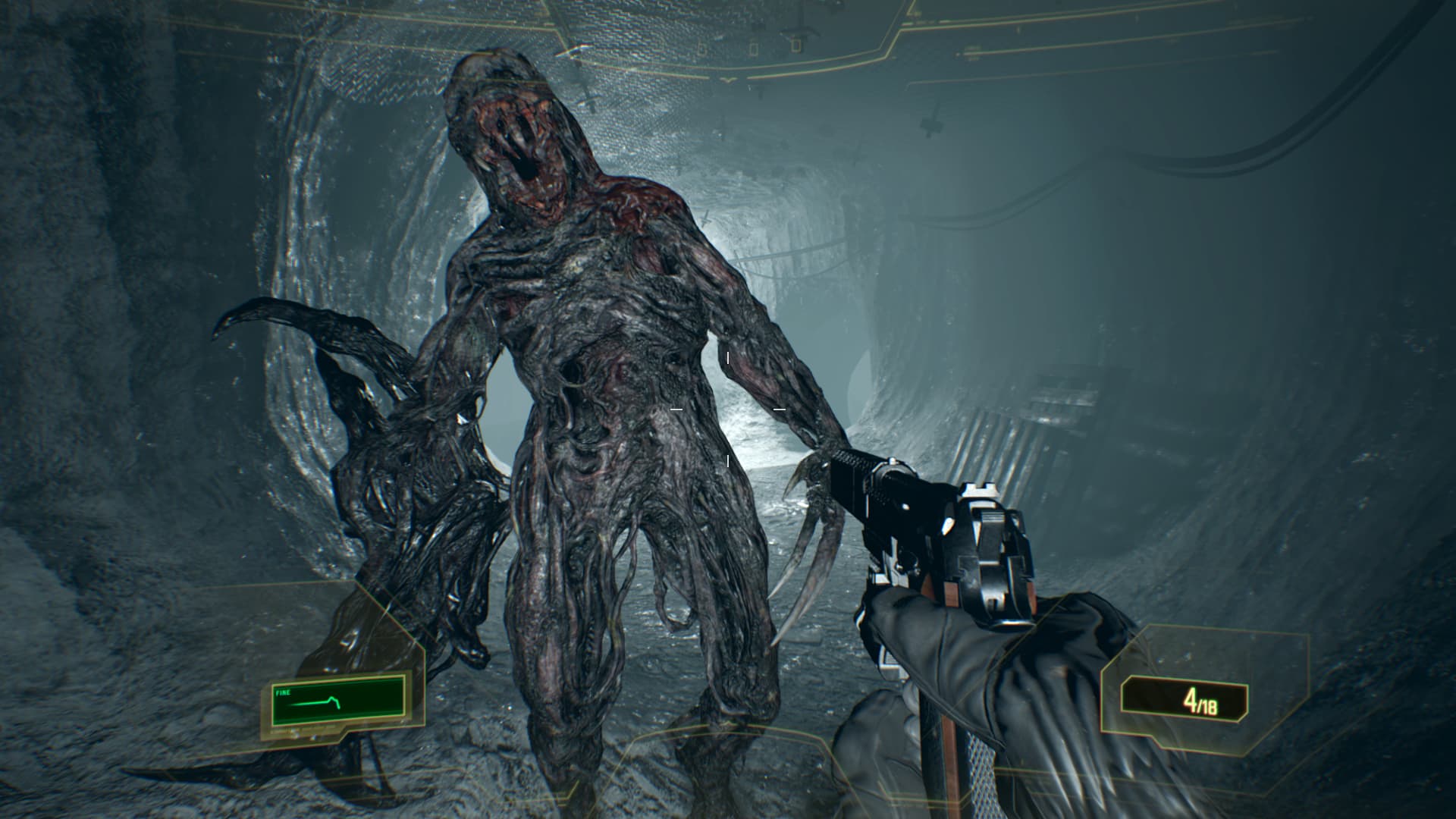Click the 4/18 ammunition readout text
This screenshot has width=1456, height=819.
click(1200, 701)
